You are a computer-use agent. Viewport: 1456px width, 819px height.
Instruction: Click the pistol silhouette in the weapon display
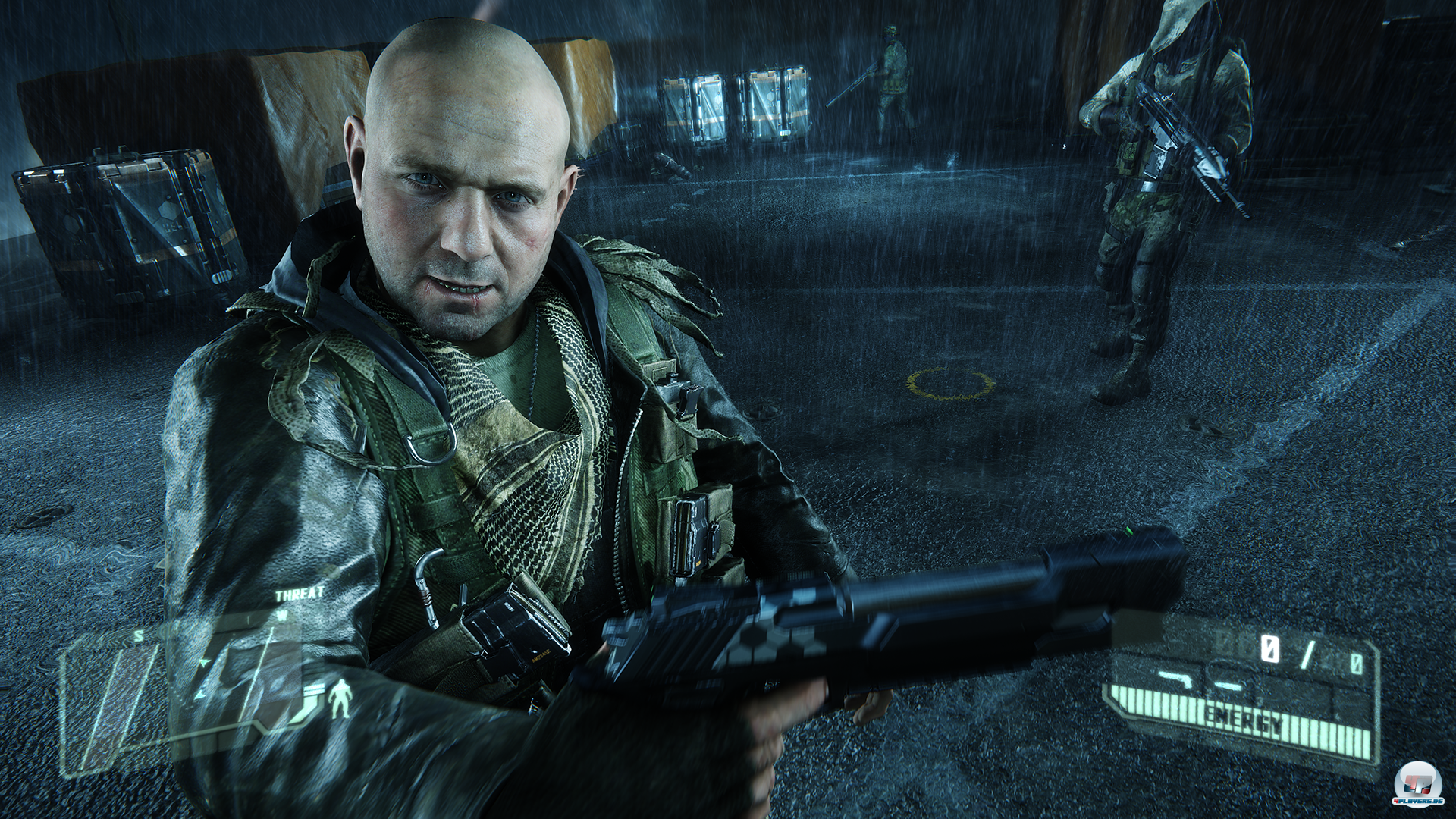pyautogui.click(x=1175, y=679)
